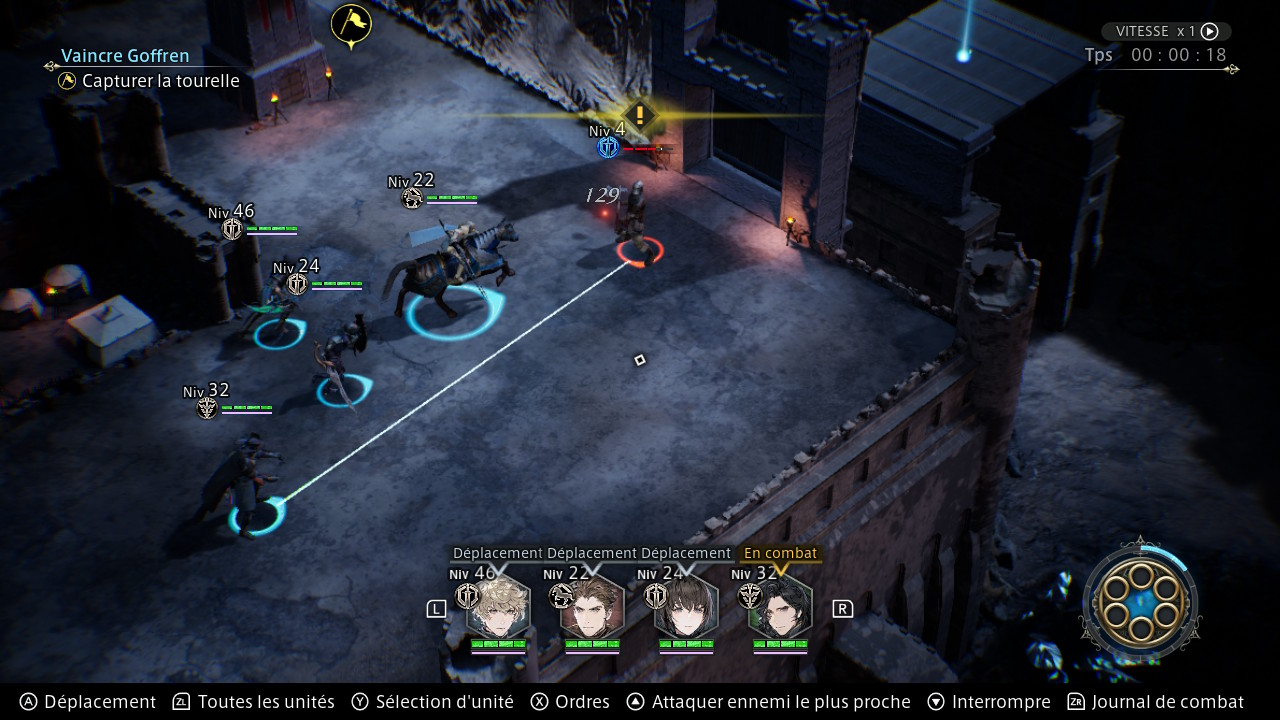Pick the level 32 unit portrait in combat
The image size is (1280, 720).
coord(780,606)
